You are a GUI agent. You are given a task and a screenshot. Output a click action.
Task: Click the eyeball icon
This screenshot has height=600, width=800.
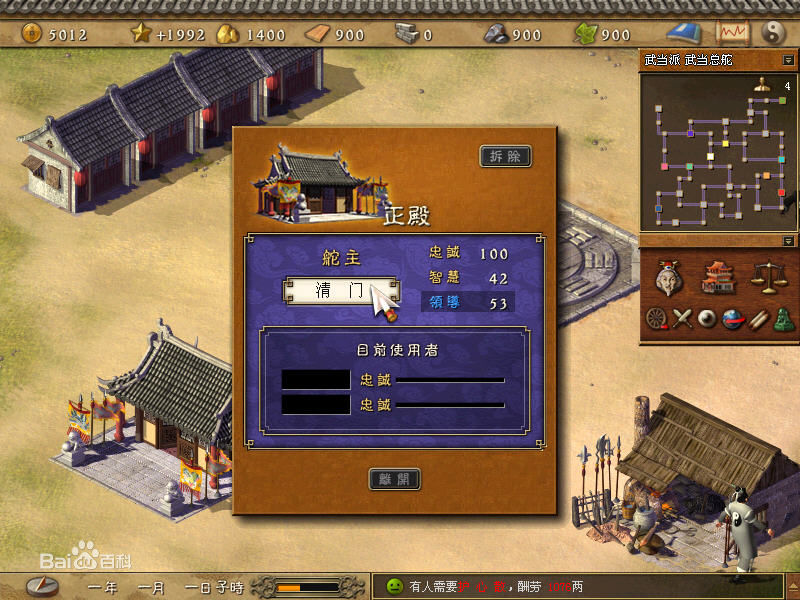tap(708, 319)
